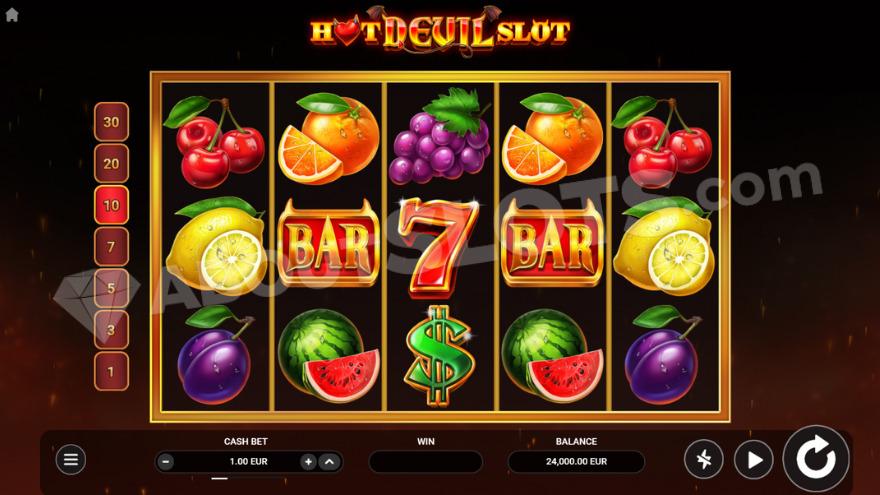Select 20 paylines

coord(111,164)
